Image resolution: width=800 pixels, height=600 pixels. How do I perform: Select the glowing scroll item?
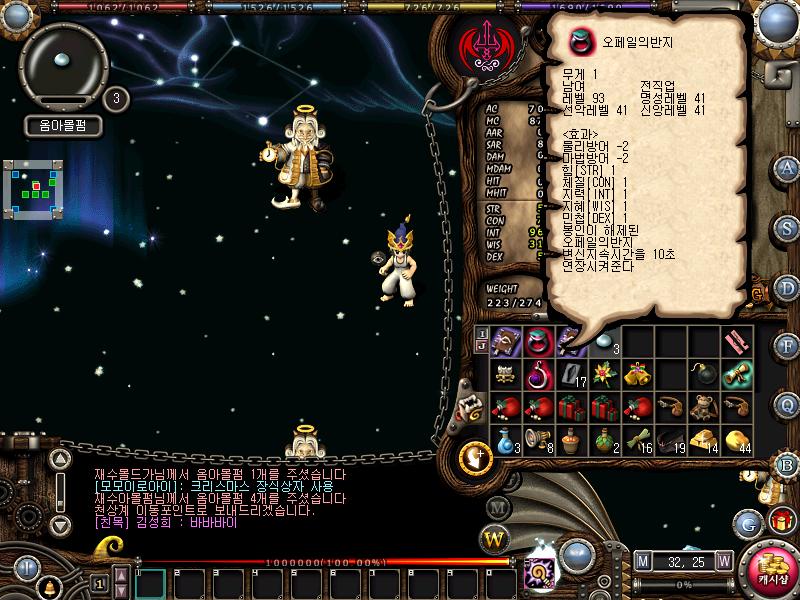(x=739, y=376)
